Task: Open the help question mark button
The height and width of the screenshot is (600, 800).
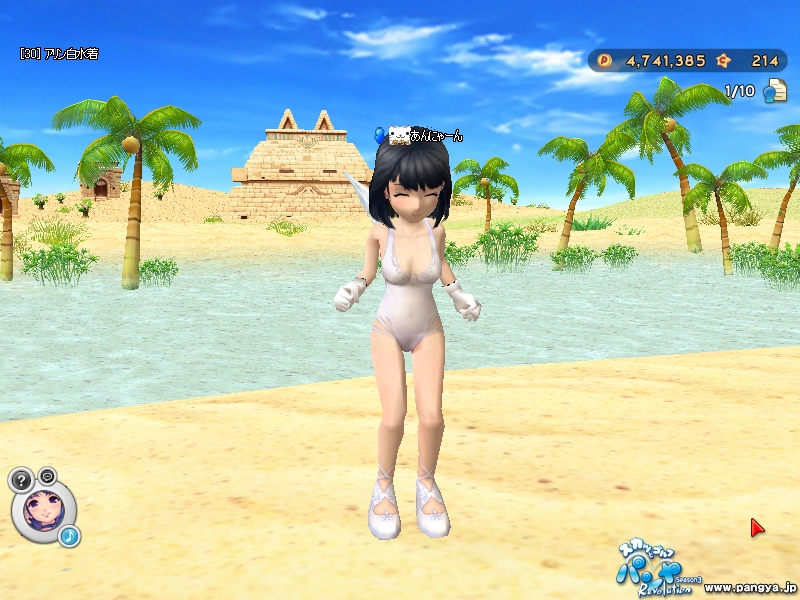Action: [x=22, y=480]
